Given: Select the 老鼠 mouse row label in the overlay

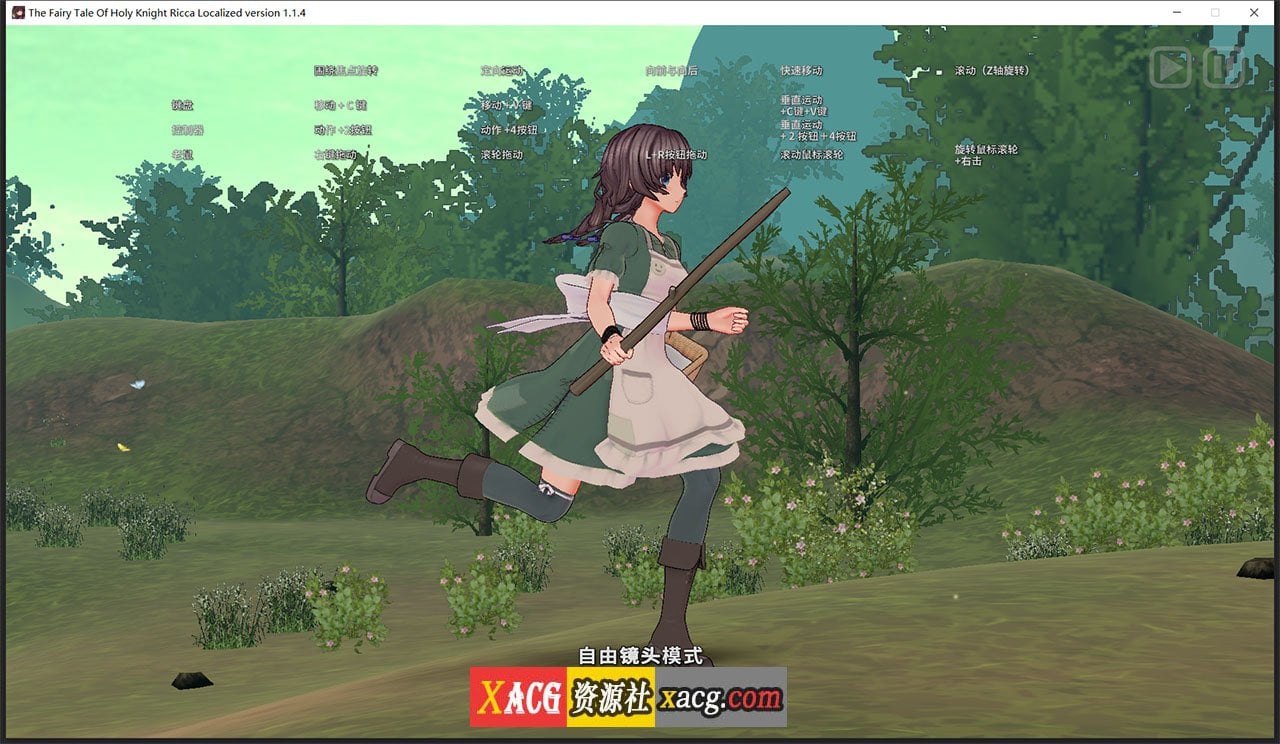Looking at the screenshot, I should pos(180,155).
